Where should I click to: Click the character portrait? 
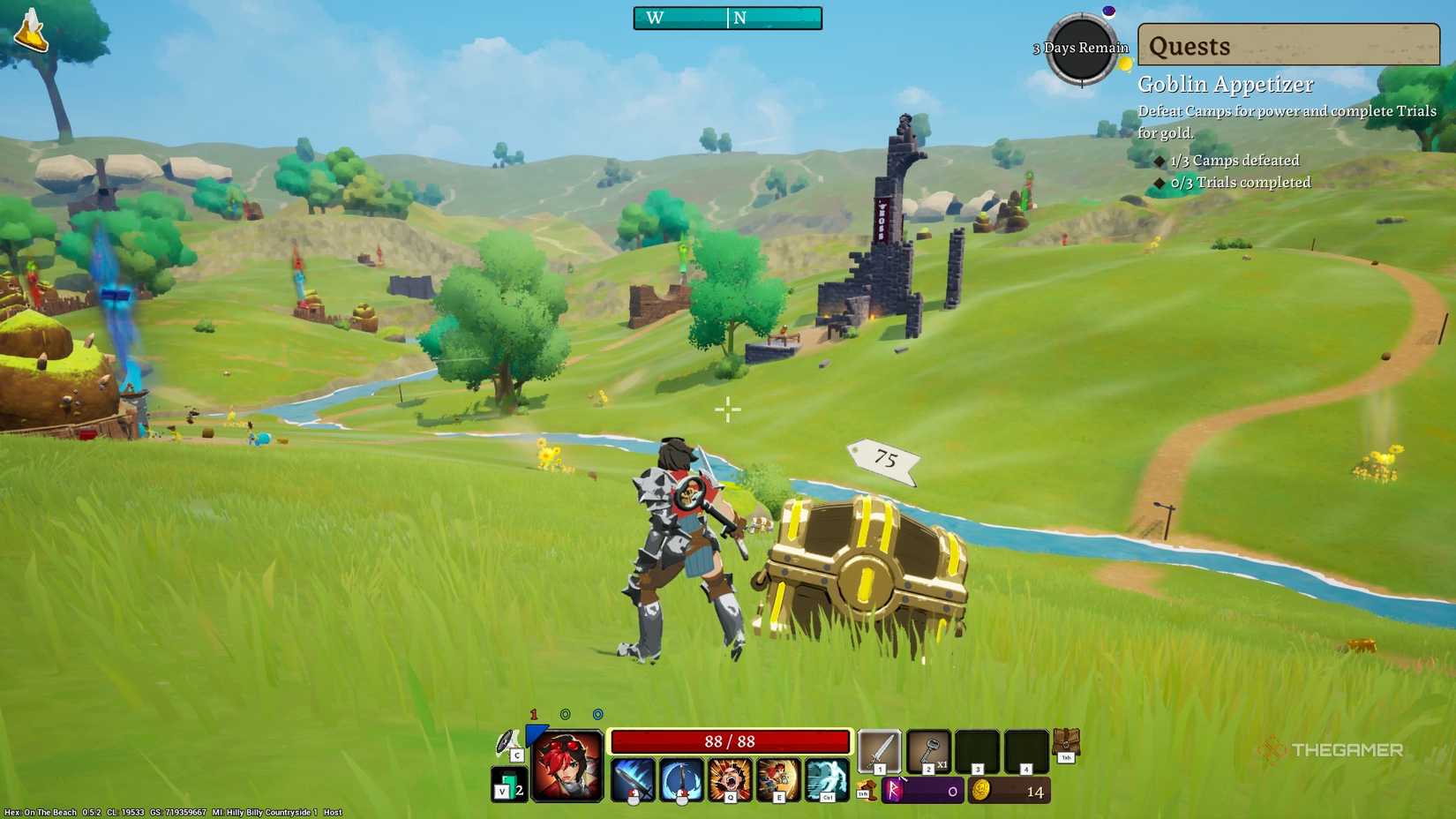pos(566,763)
